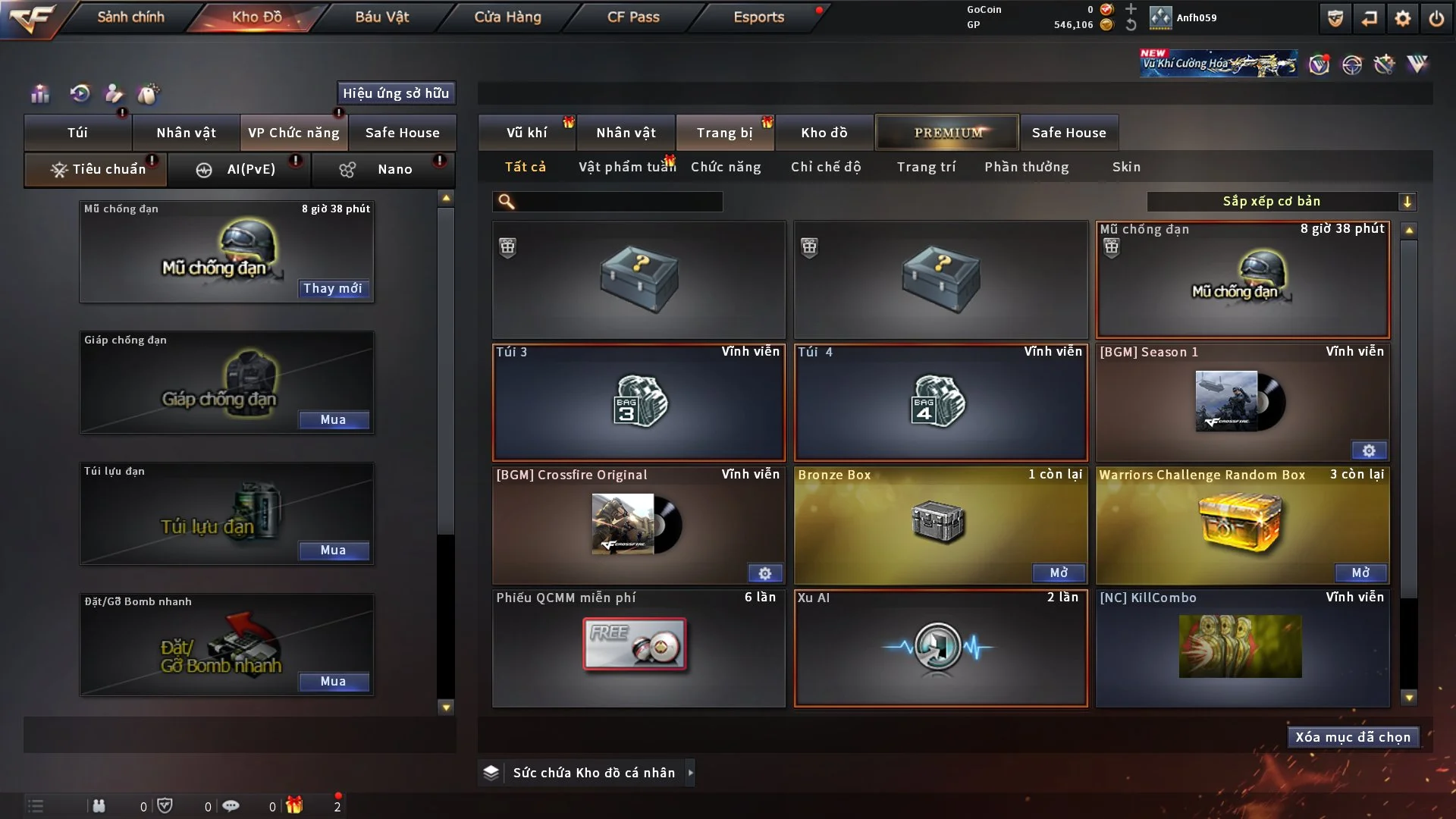Switch to the Cửa Hàng shop tab
Viewport: 1456px width, 819px height.
click(x=507, y=17)
